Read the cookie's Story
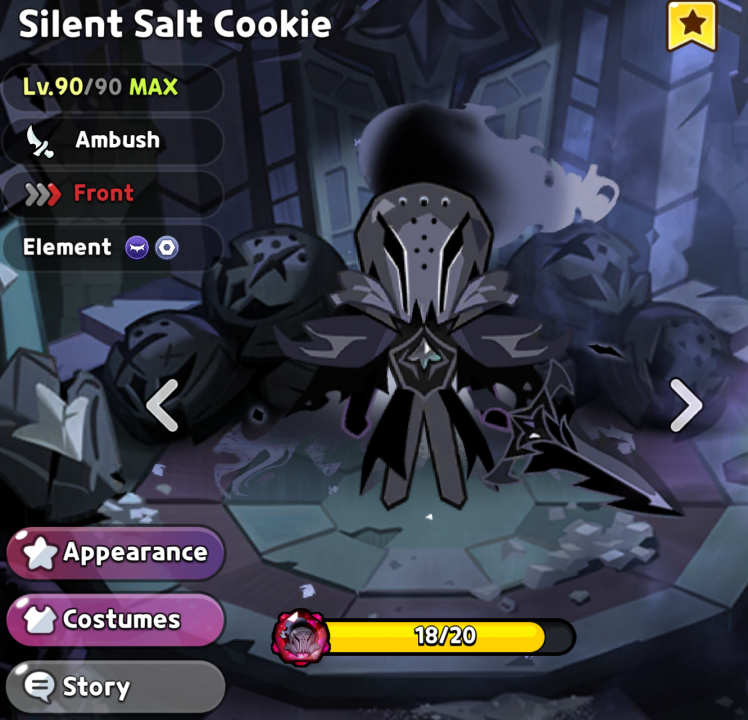This screenshot has width=748, height=720. (x=114, y=687)
